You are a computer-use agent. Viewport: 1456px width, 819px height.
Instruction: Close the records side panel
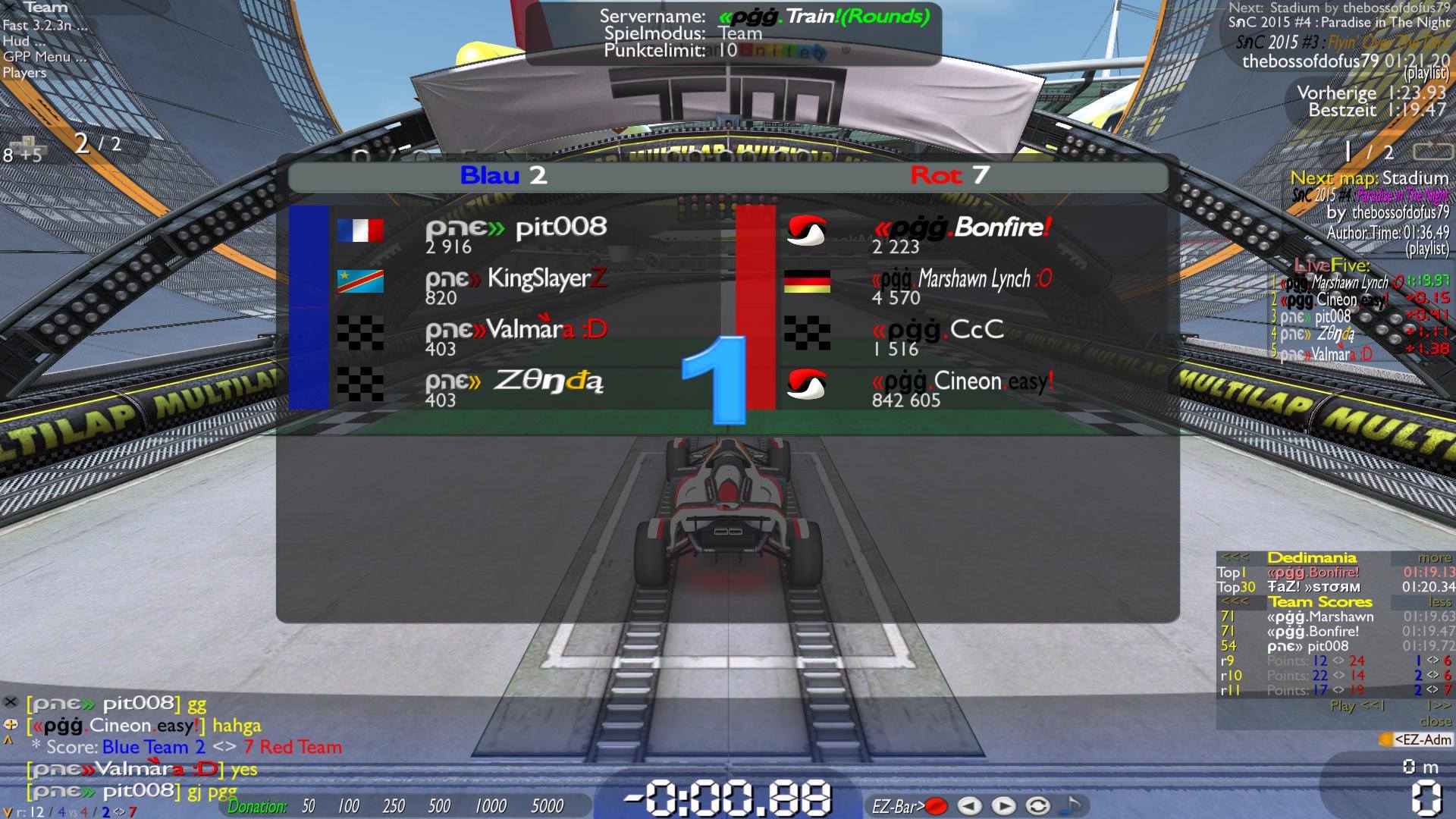(1436, 721)
